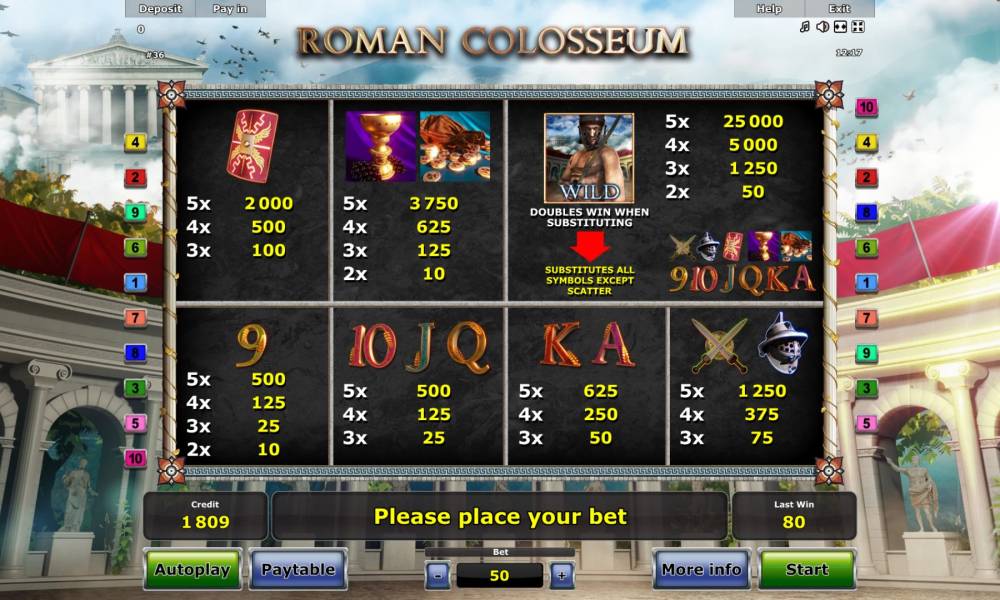Decrease the bet with the minus button
This screenshot has height=600, width=1000.
tap(438, 575)
